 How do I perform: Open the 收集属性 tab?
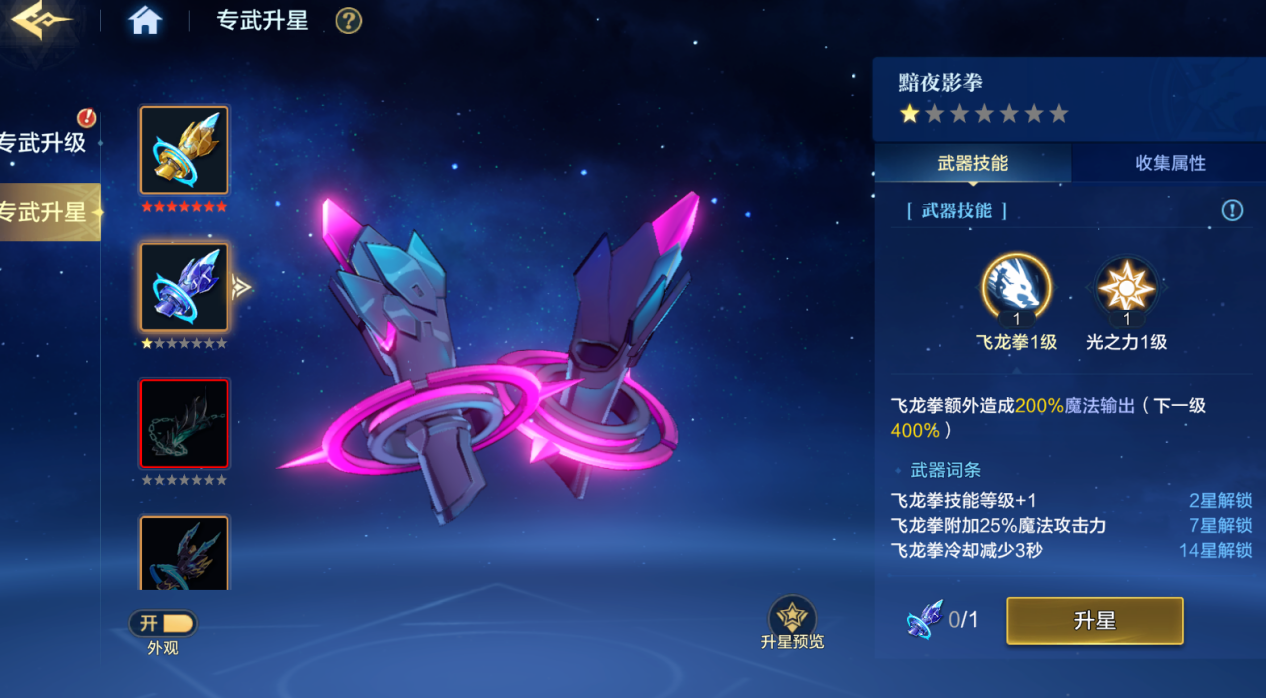(x=1170, y=163)
